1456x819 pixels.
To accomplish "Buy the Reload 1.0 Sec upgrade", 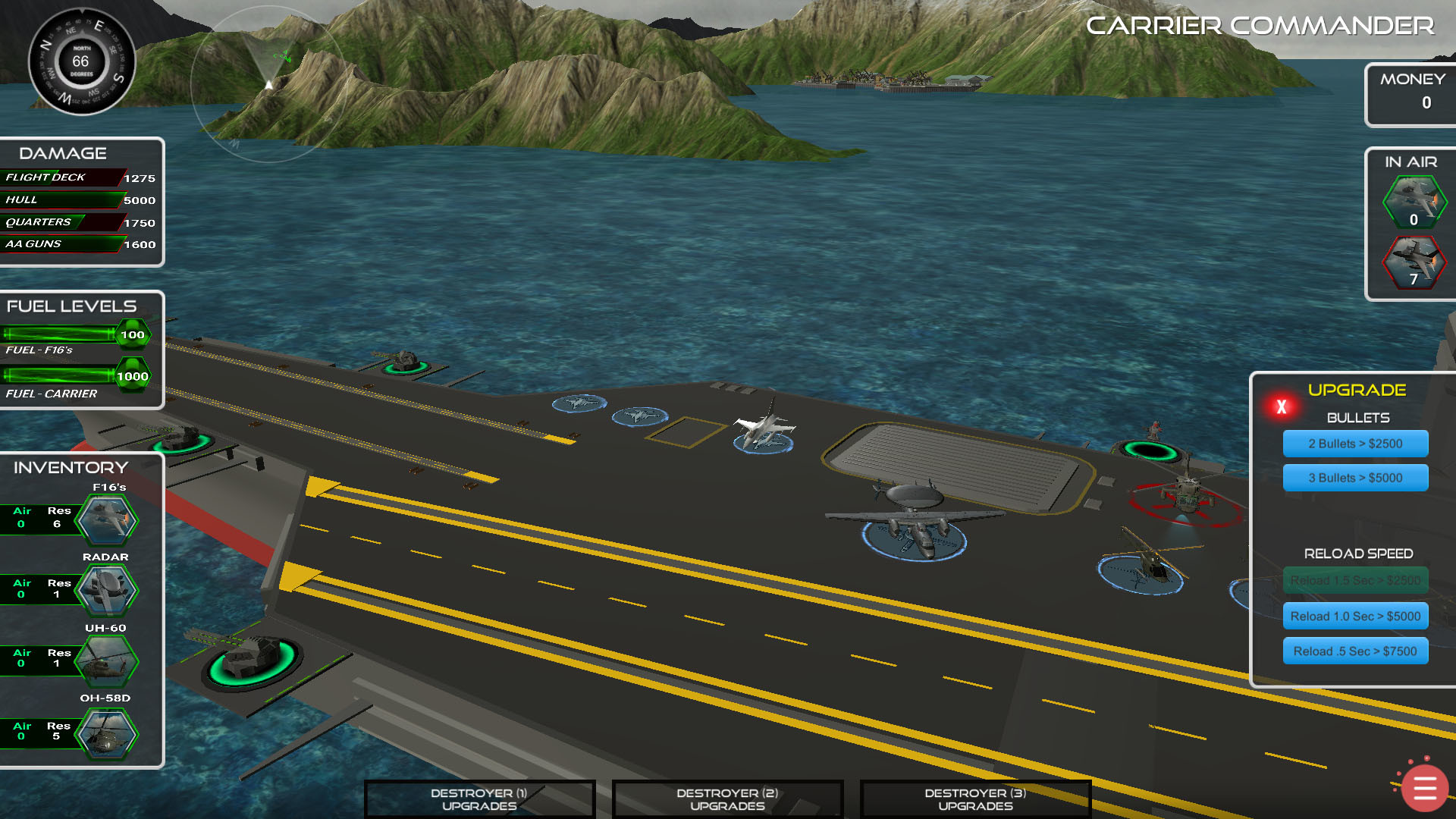I will (x=1355, y=616).
